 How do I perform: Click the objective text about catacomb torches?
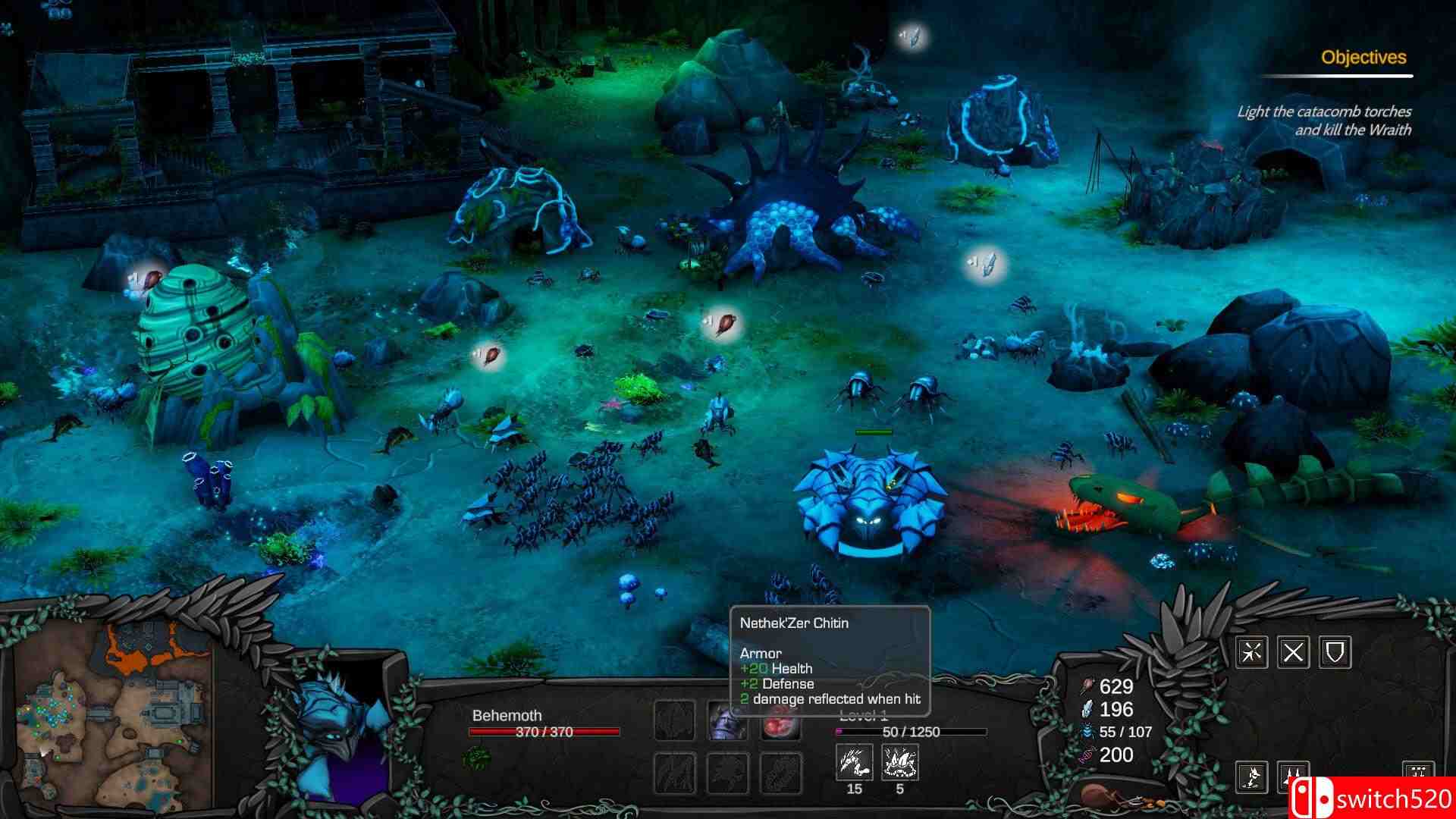pyautogui.click(x=1323, y=119)
